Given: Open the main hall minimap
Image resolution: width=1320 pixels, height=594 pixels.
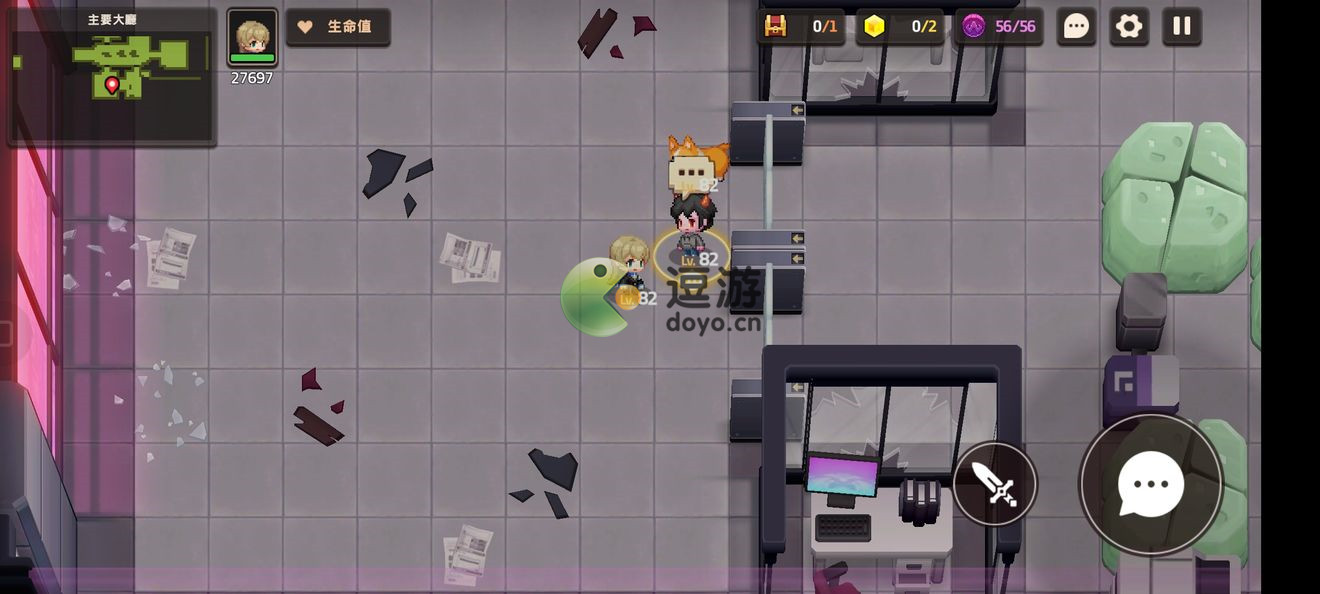Looking at the screenshot, I should pyautogui.click(x=112, y=75).
